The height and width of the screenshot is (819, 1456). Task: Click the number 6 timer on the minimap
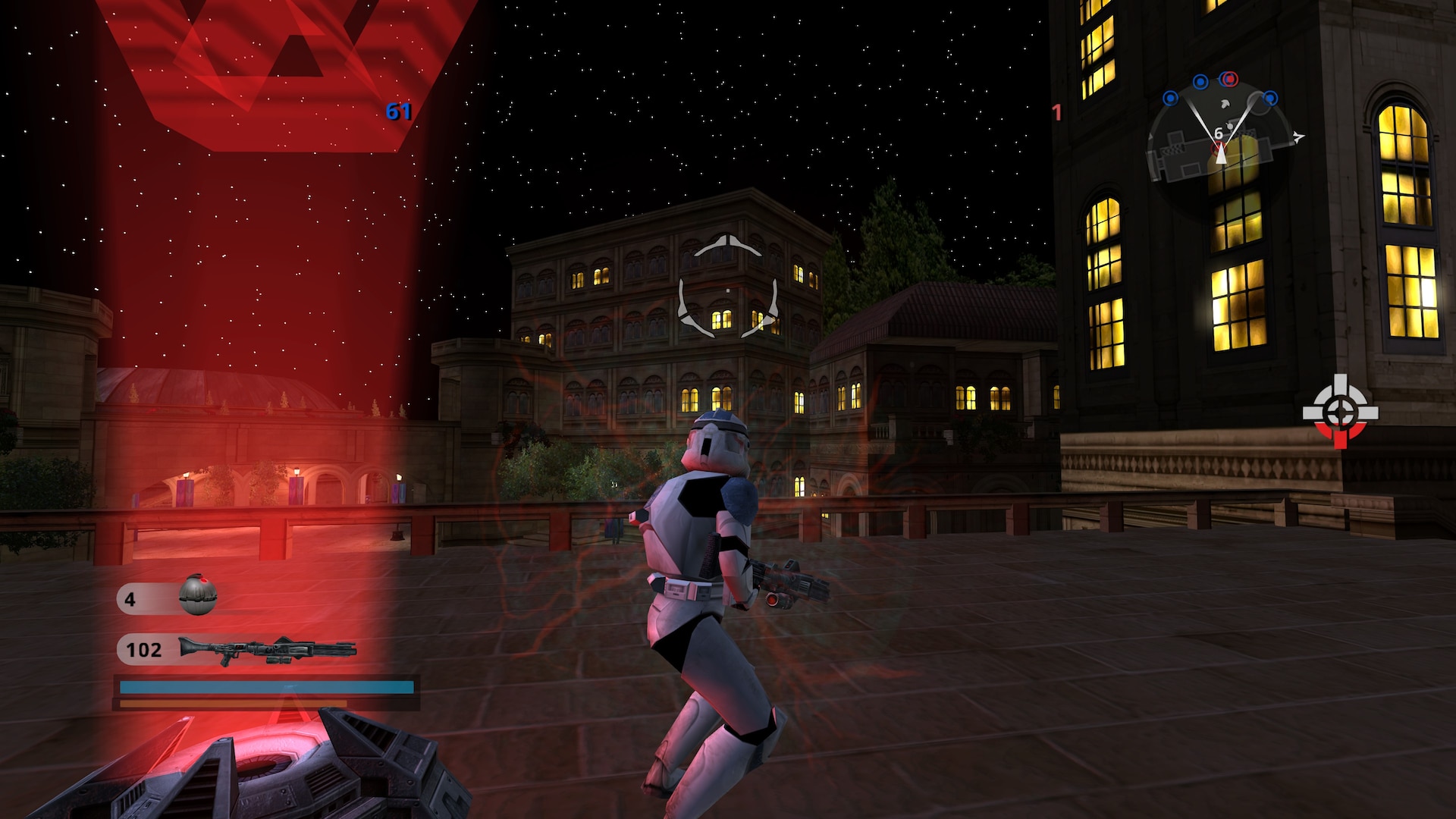pyautogui.click(x=1219, y=133)
